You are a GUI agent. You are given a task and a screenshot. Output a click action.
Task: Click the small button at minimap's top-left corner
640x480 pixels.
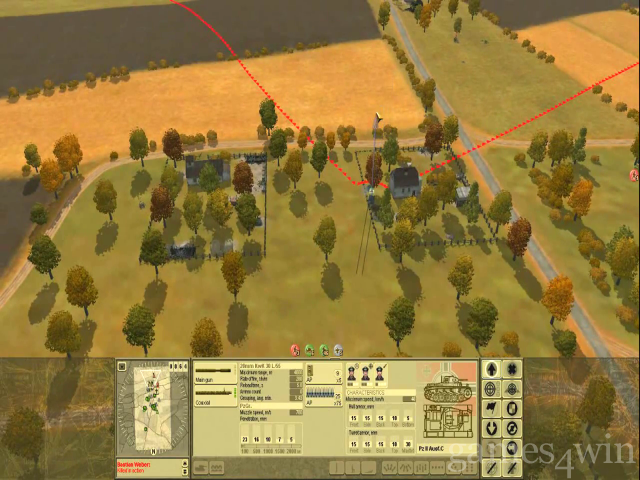[x=122, y=367]
